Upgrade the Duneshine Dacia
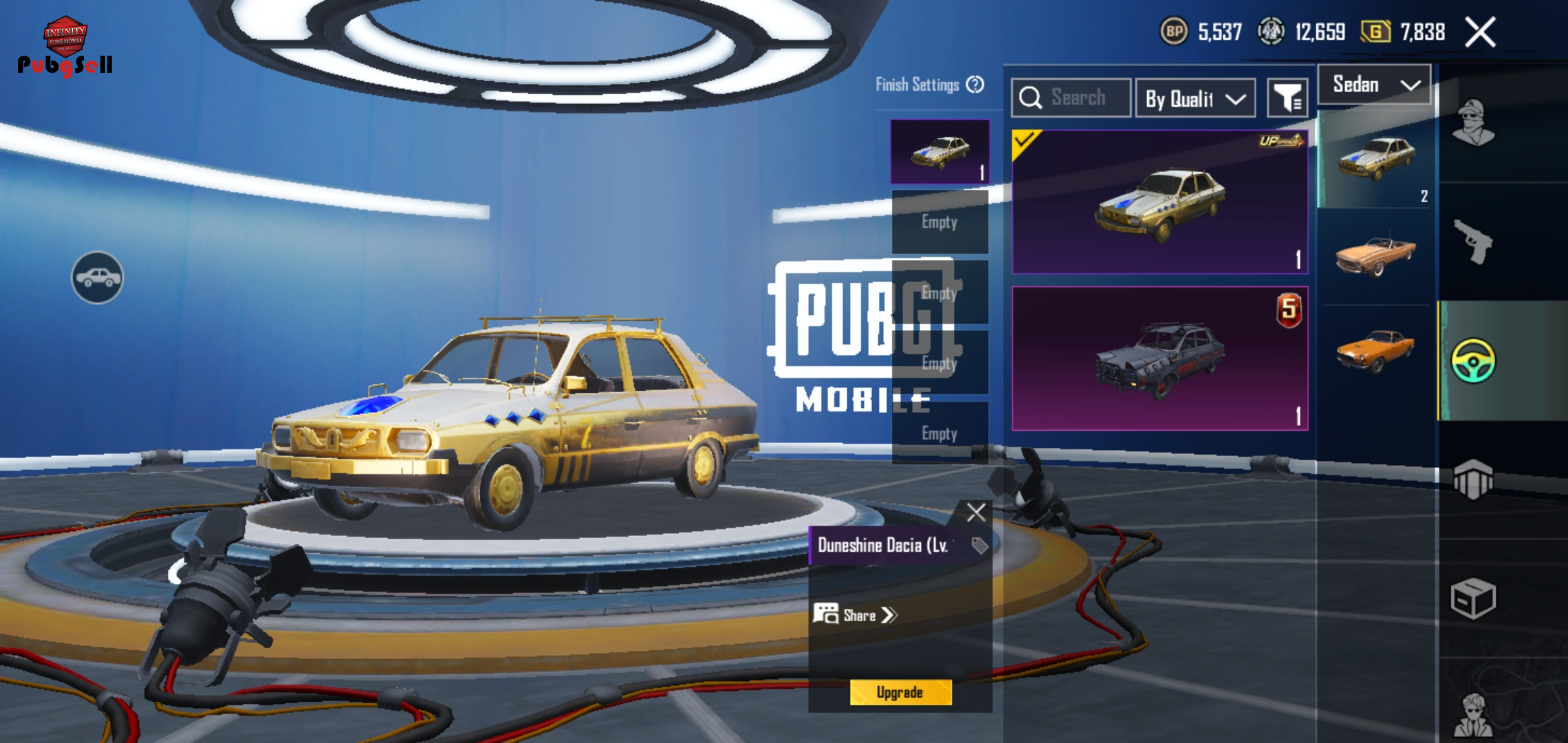Screen dimensions: 1568x743 click(900, 692)
